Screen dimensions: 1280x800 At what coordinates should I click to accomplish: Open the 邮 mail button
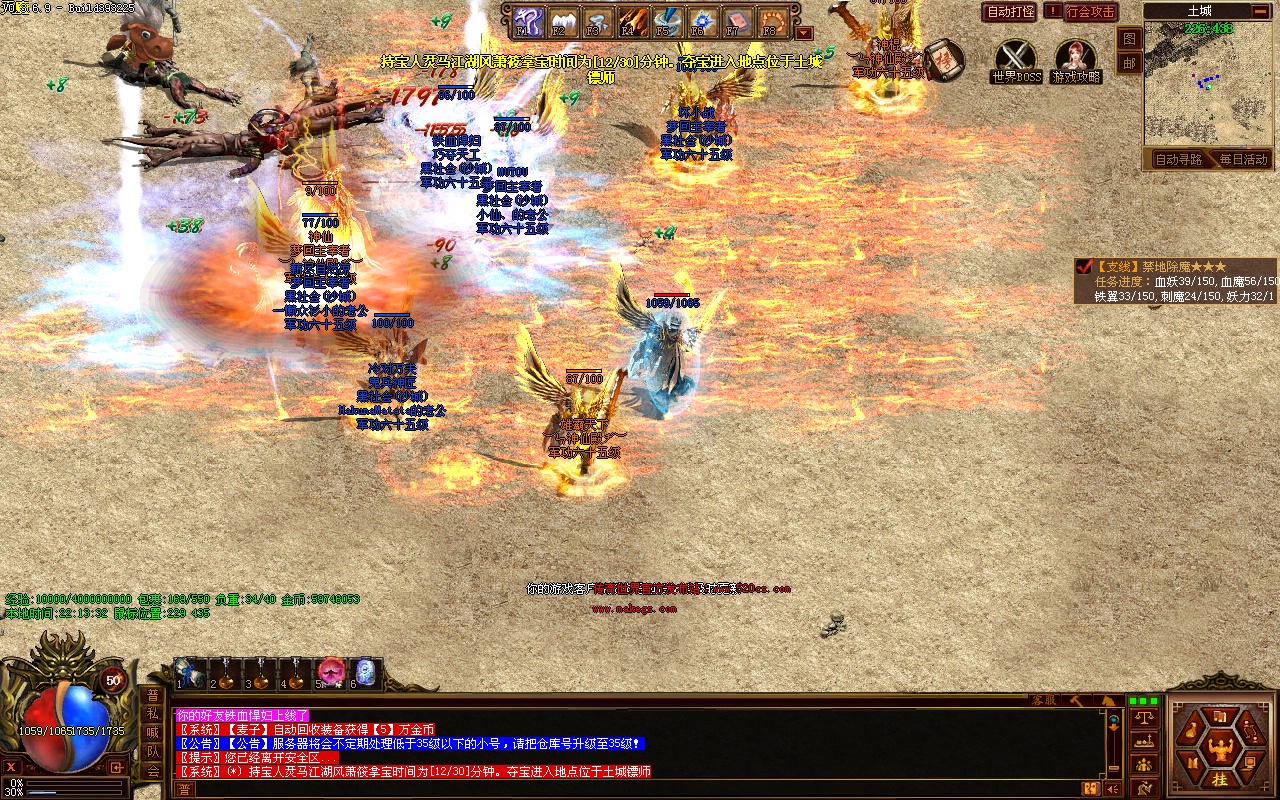pos(1129,62)
